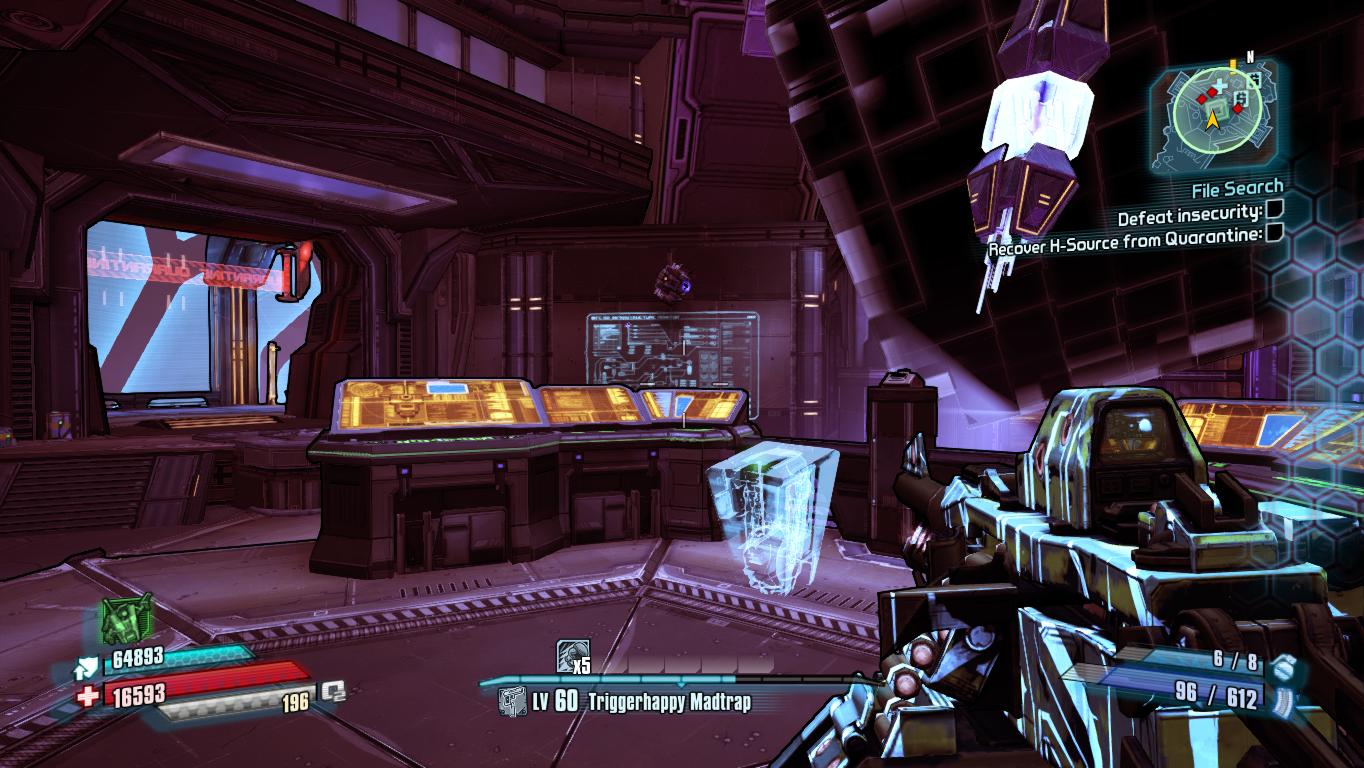The image size is (1364, 768).
Task: Select the grenade icon by the 6 / 8 count
Action: (x=1287, y=663)
